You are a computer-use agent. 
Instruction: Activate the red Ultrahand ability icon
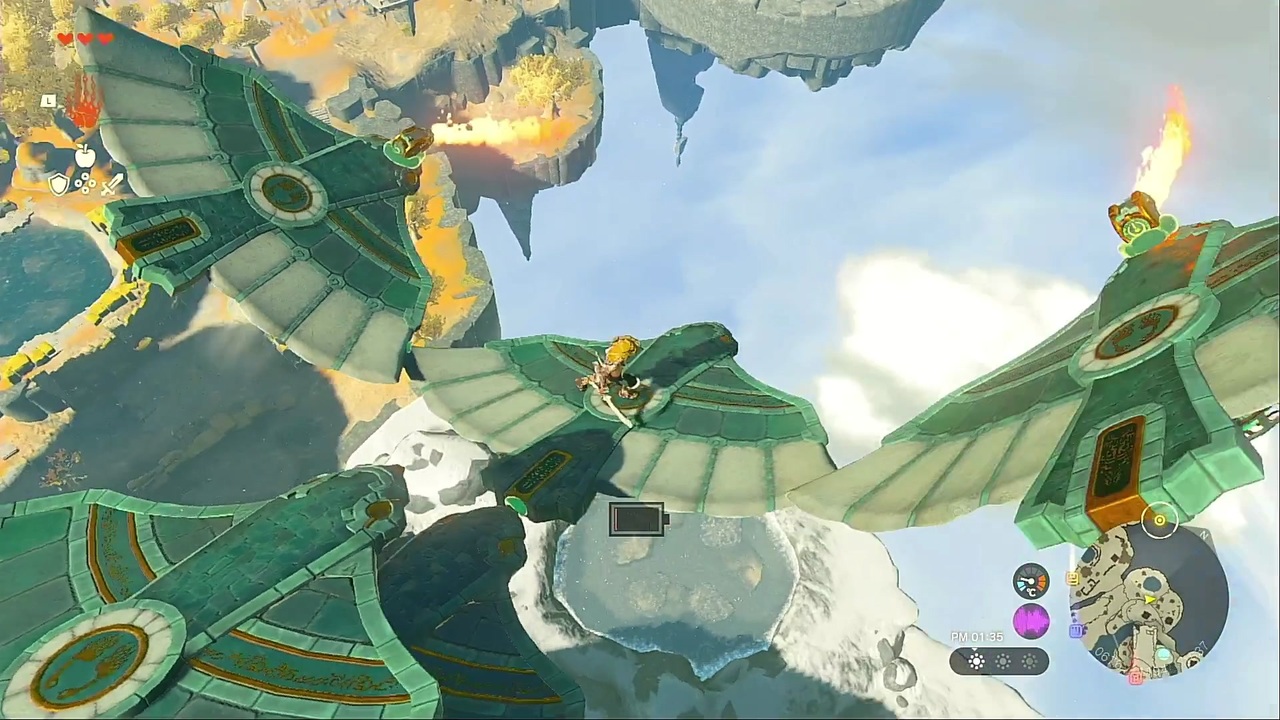click(x=85, y=107)
